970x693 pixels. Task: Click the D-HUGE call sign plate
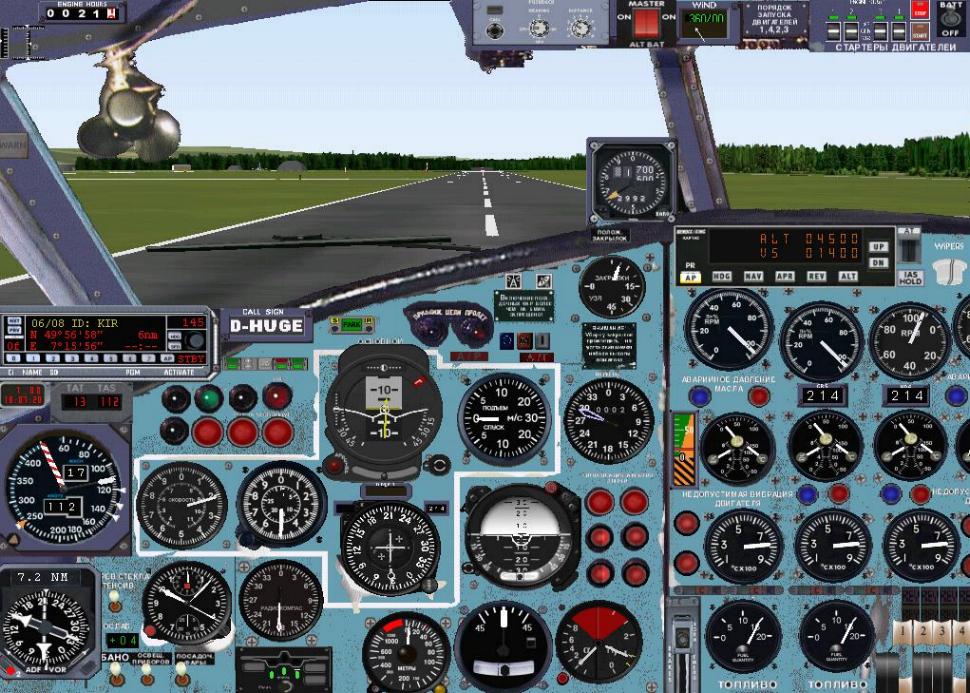click(x=265, y=326)
